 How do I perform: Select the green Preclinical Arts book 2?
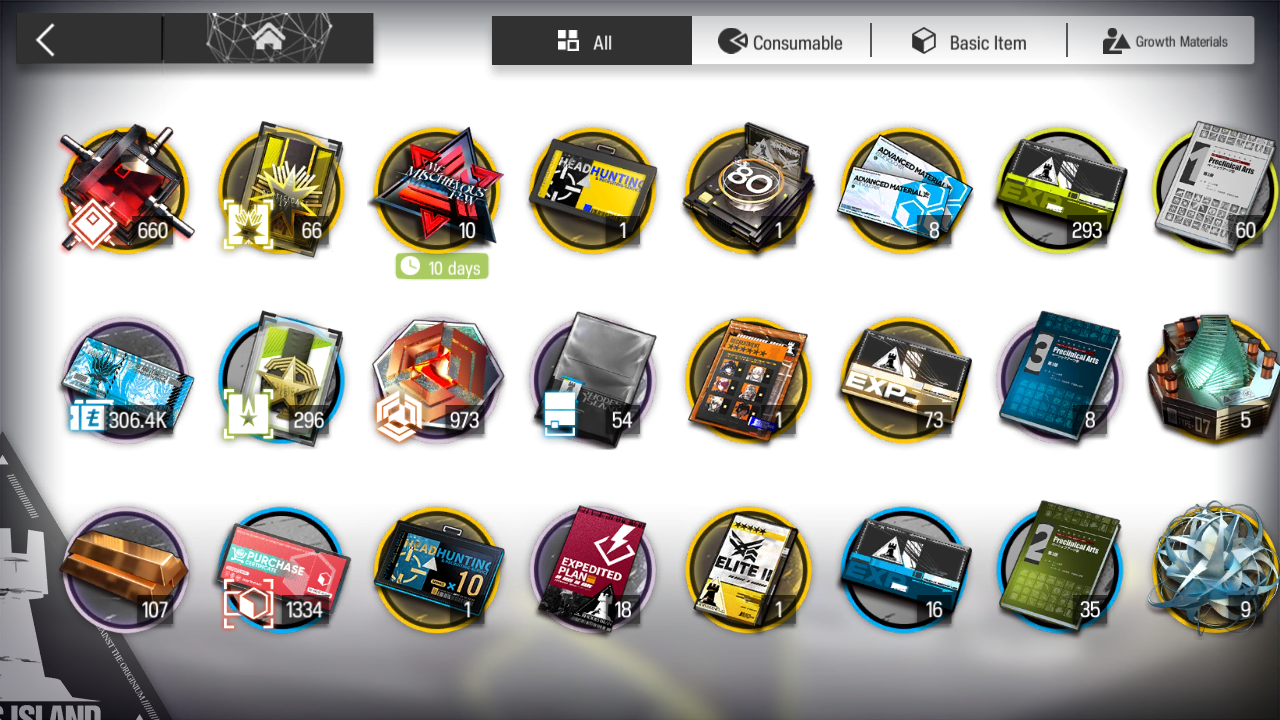[x=1060, y=570]
